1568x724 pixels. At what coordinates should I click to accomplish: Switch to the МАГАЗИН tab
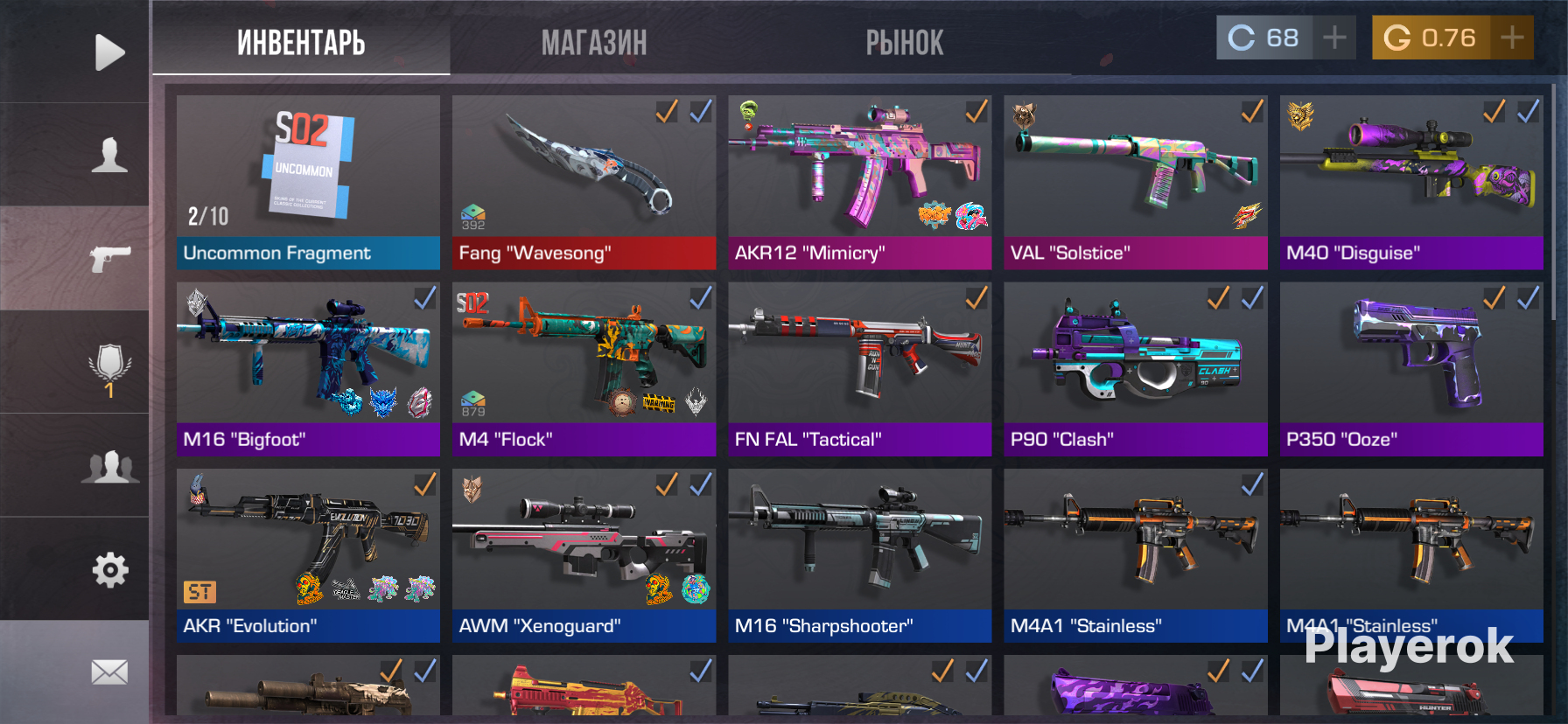click(594, 42)
